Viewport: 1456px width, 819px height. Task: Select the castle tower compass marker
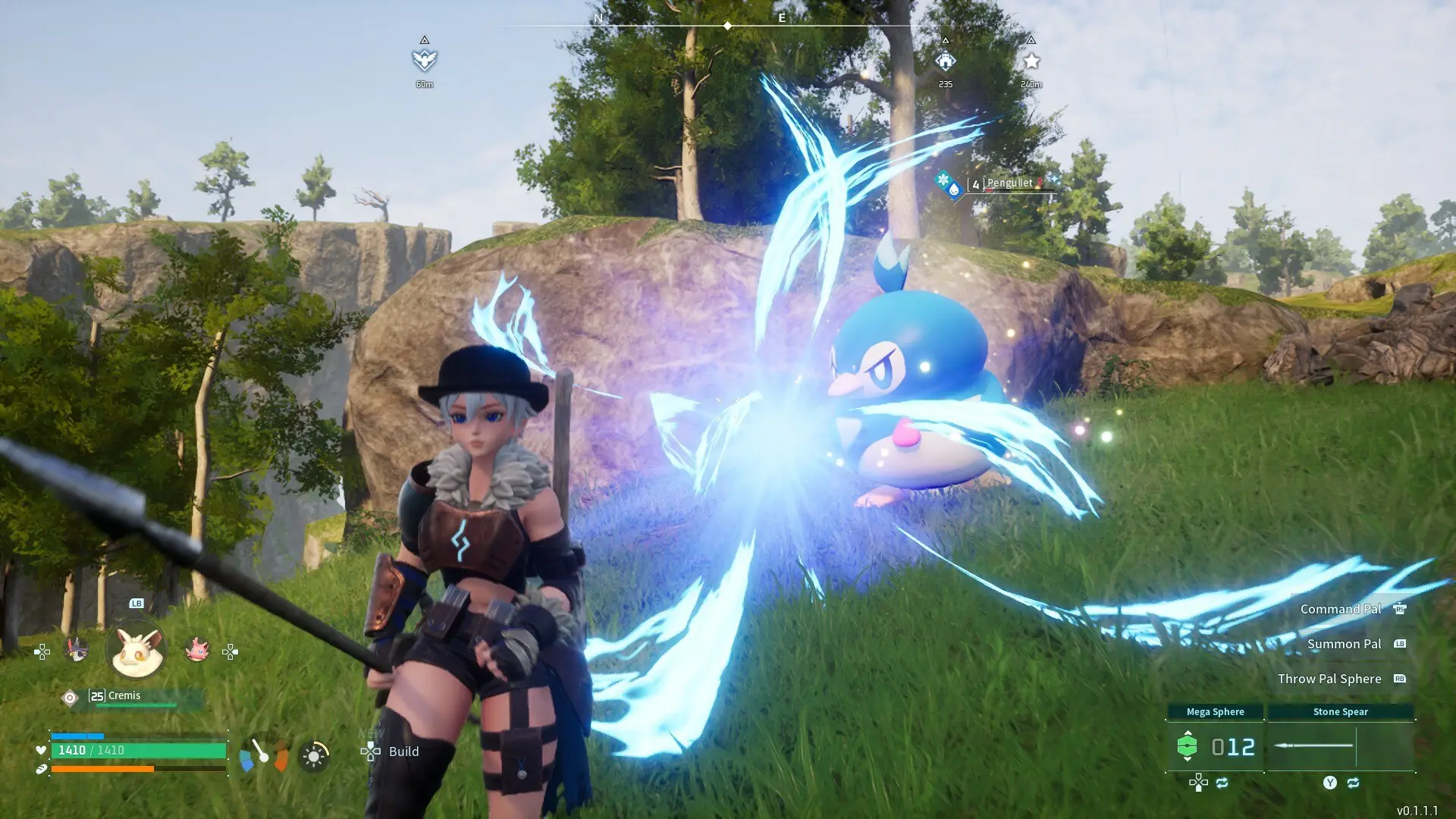(945, 61)
